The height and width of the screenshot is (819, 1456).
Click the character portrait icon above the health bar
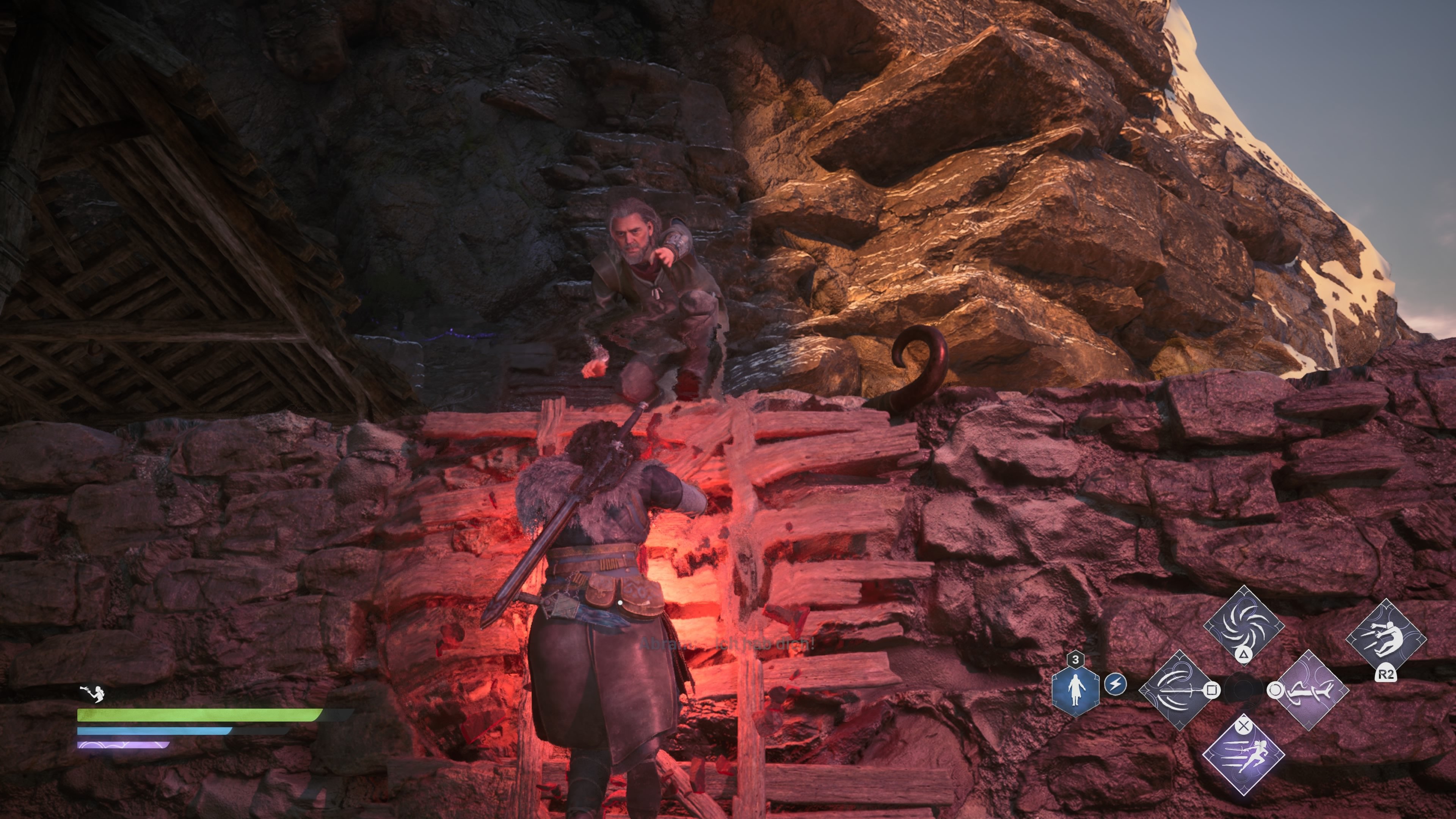click(93, 693)
